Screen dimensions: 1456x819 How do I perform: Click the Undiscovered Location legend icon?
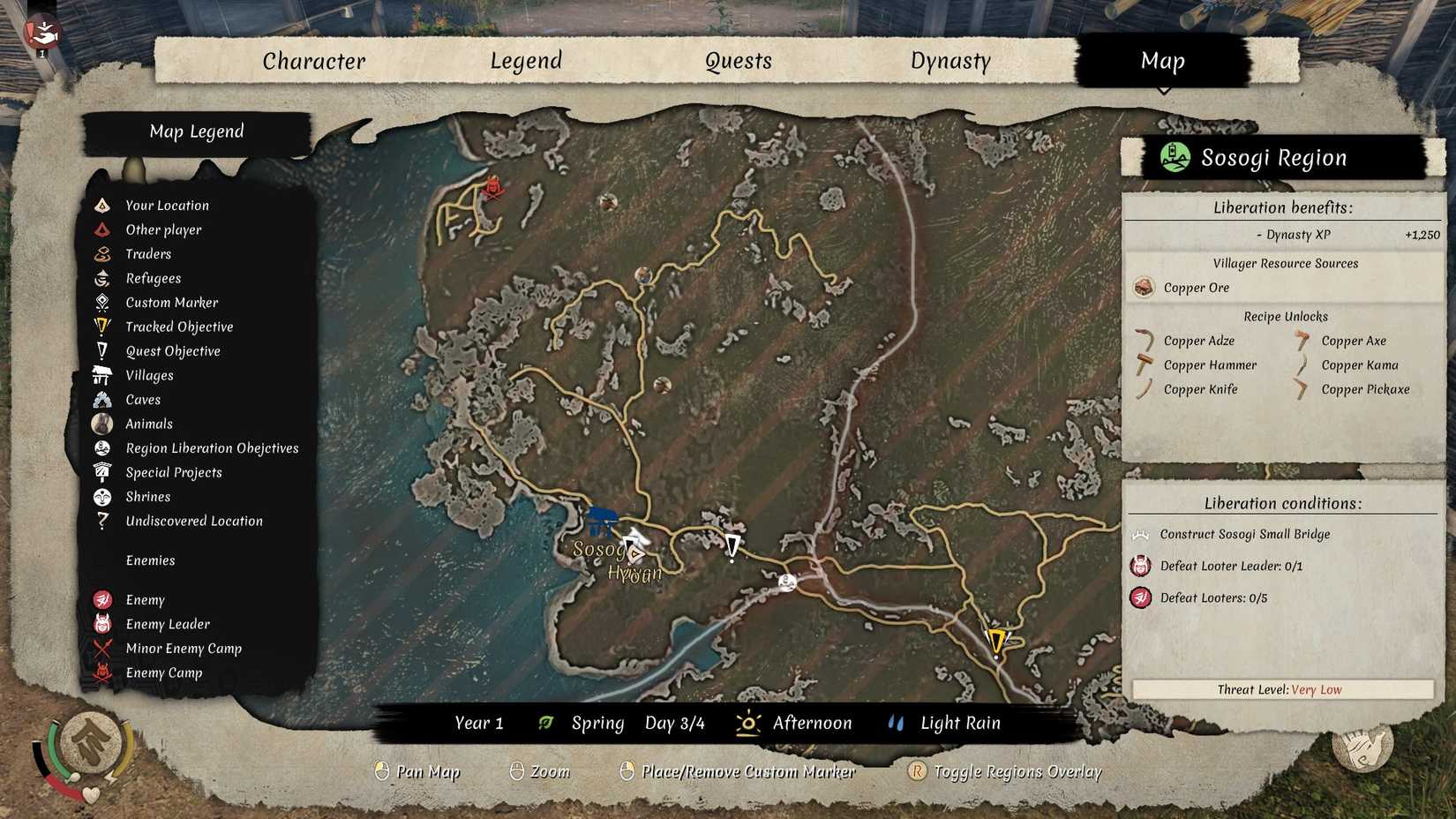(x=102, y=521)
